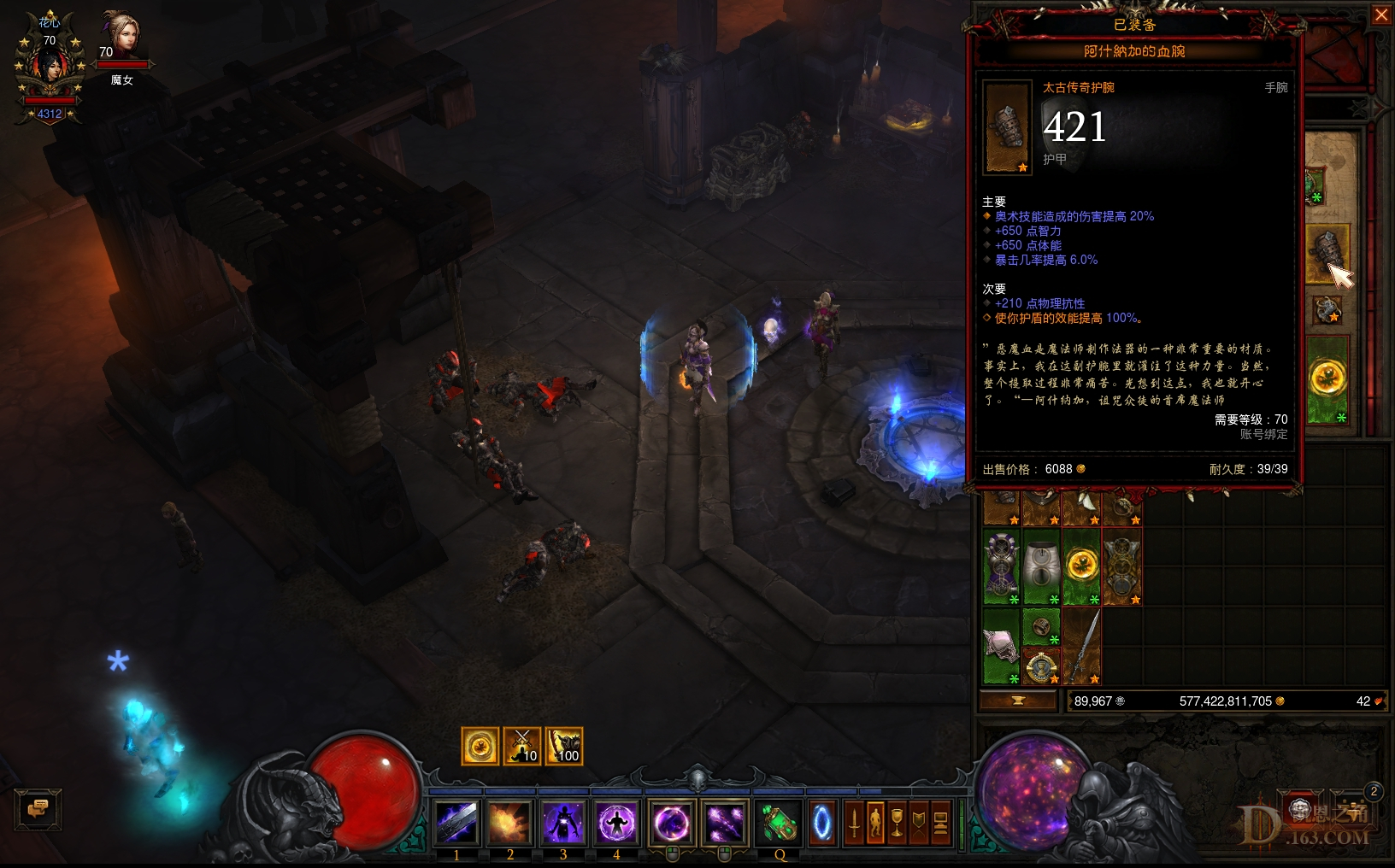Click the 100-stack buff icon above the skill bar
Viewport: 1395px width, 868px height.
(x=564, y=745)
